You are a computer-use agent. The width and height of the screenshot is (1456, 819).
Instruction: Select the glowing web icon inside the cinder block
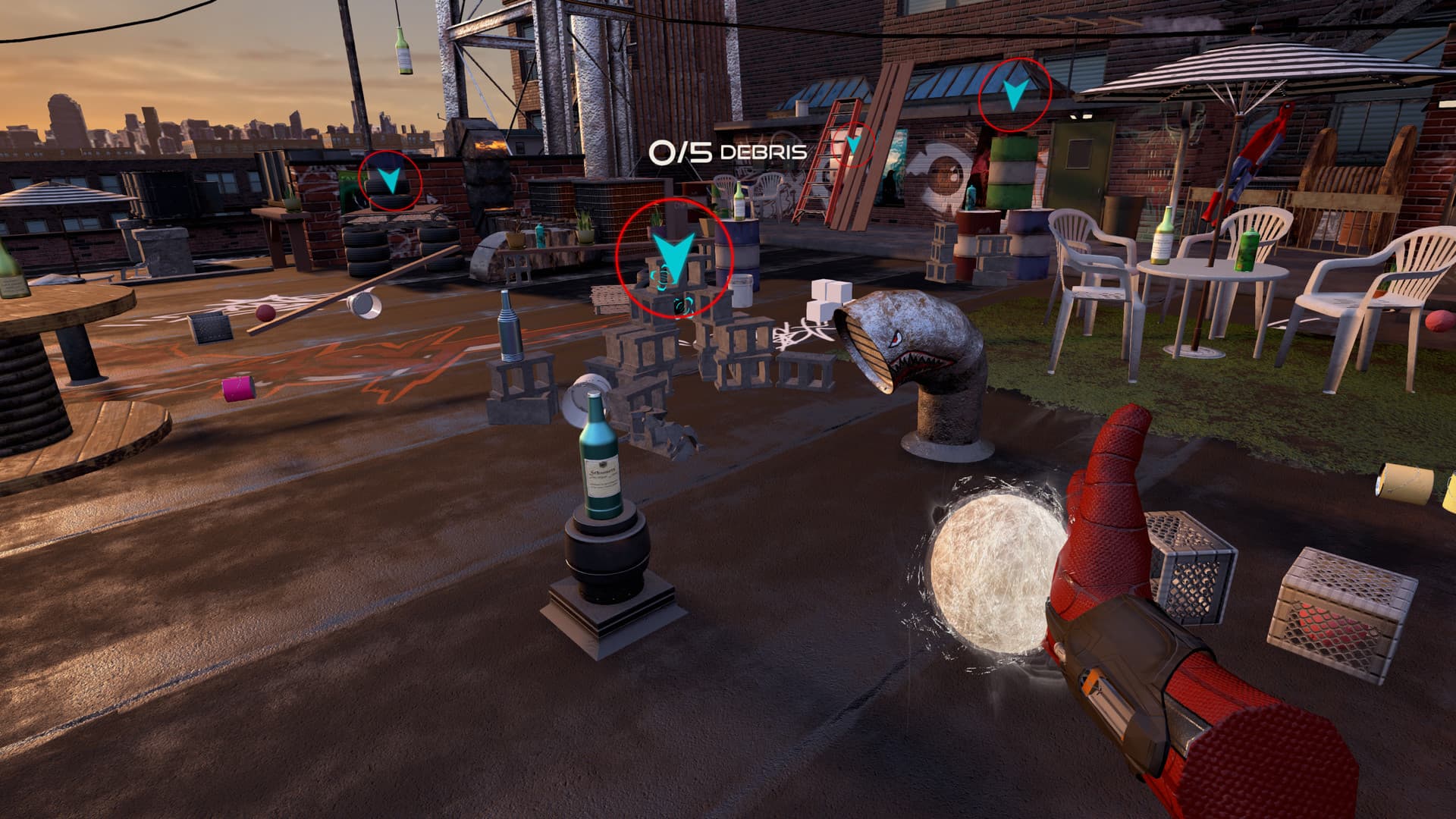click(662, 277)
